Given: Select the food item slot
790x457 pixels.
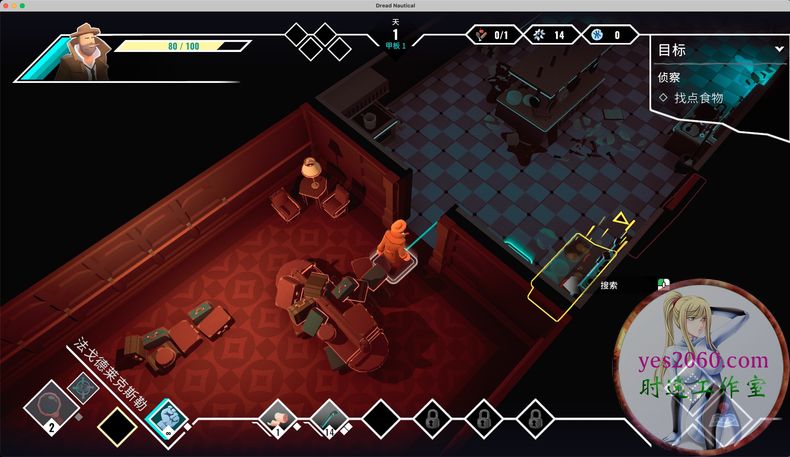Looking at the screenshot, I should (x=276, y=416).
